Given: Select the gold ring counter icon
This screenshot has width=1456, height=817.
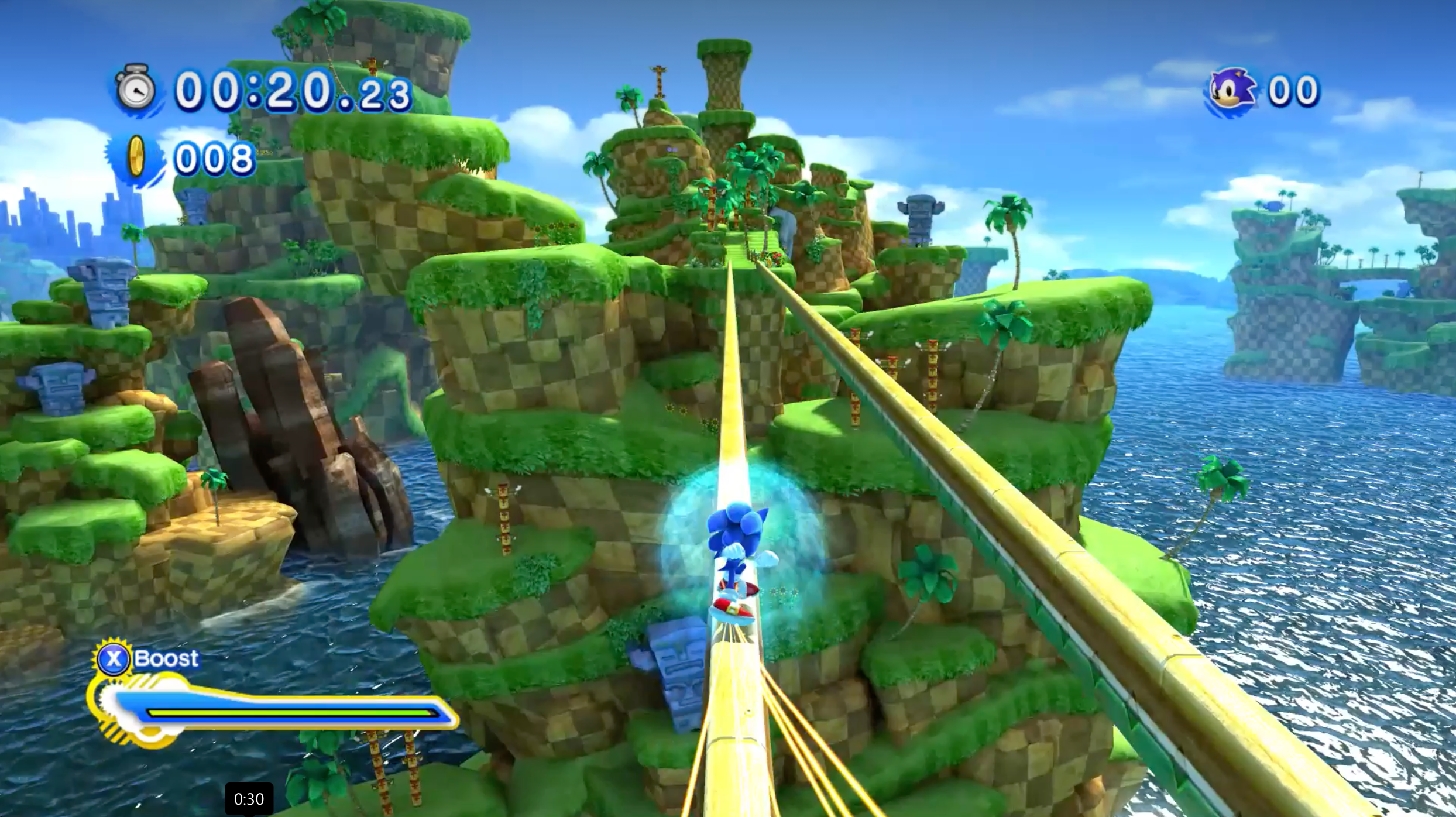Looking at the screenshot, I should (136, 158).
